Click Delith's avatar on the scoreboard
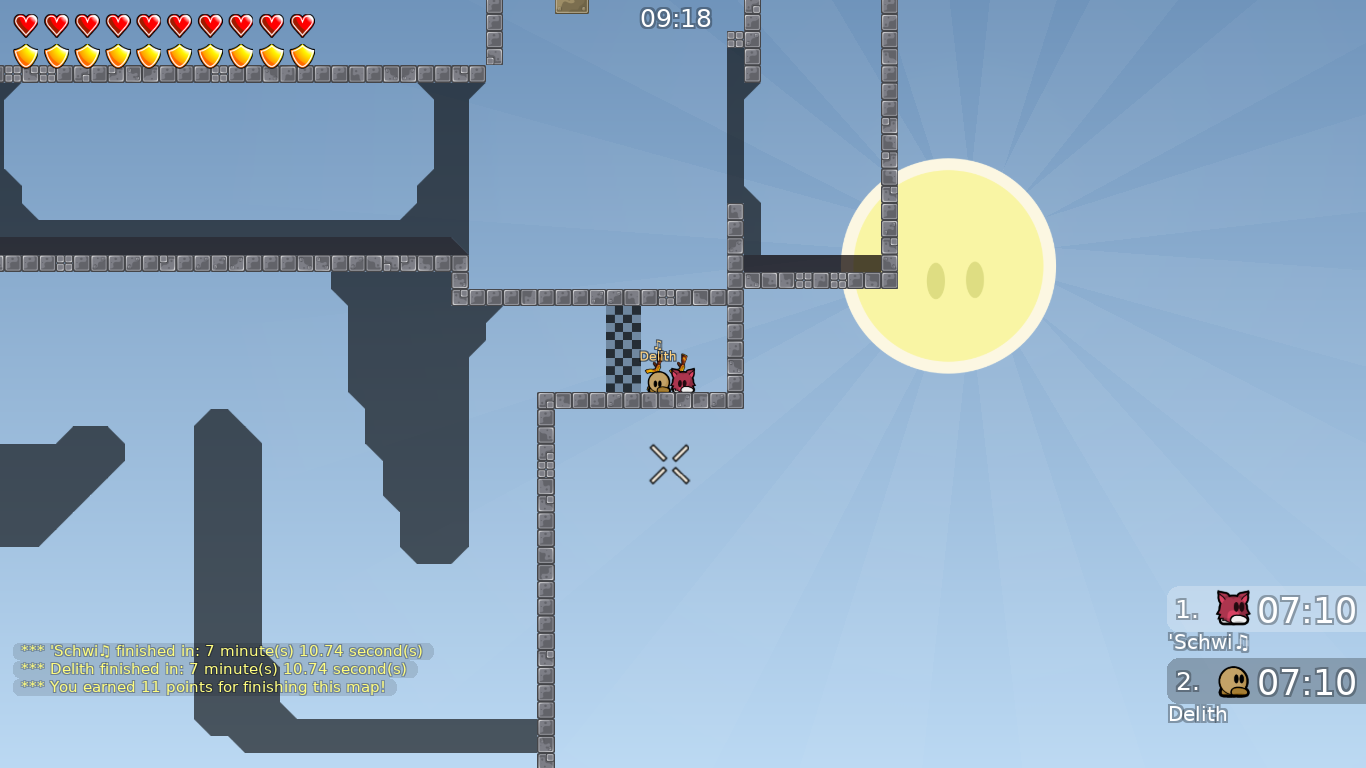 (x=1232, y=682)
